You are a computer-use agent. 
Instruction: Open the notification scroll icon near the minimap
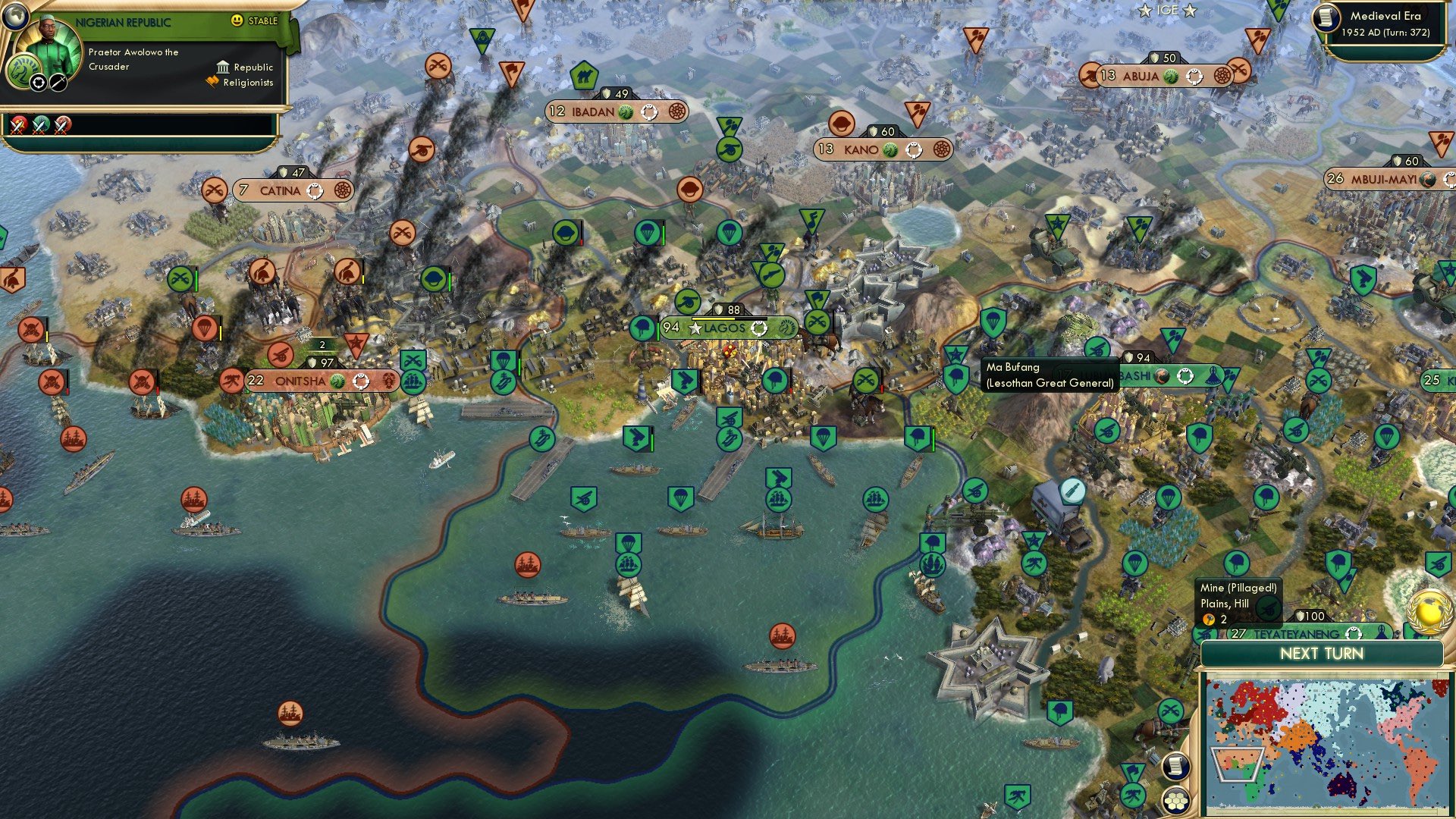pos(1176,766)
